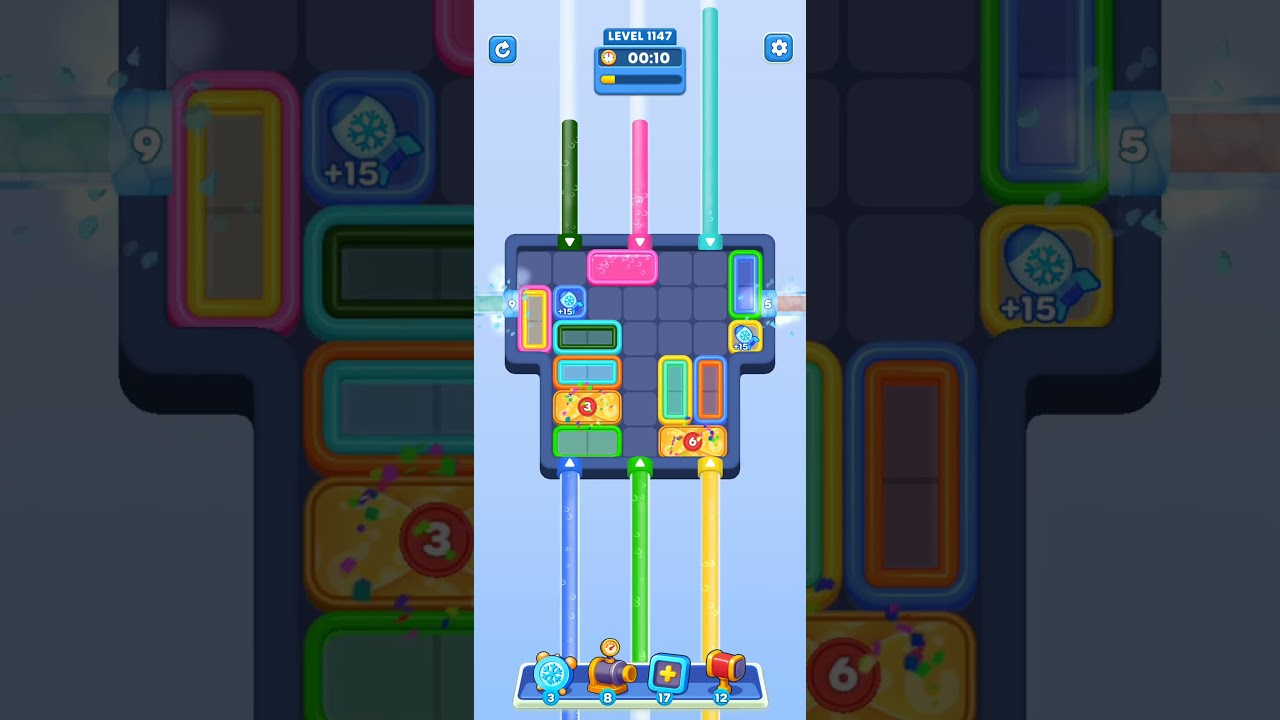1280x720 pixels.
Task: Open the game settings gear
Action: 779,48
